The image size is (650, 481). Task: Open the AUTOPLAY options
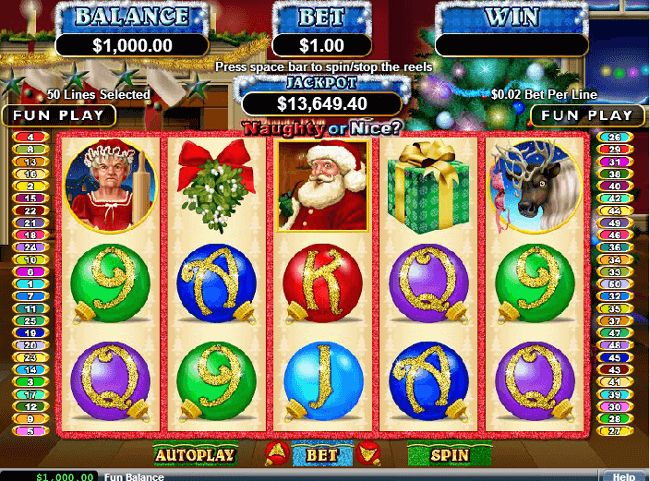pos(194,455)
